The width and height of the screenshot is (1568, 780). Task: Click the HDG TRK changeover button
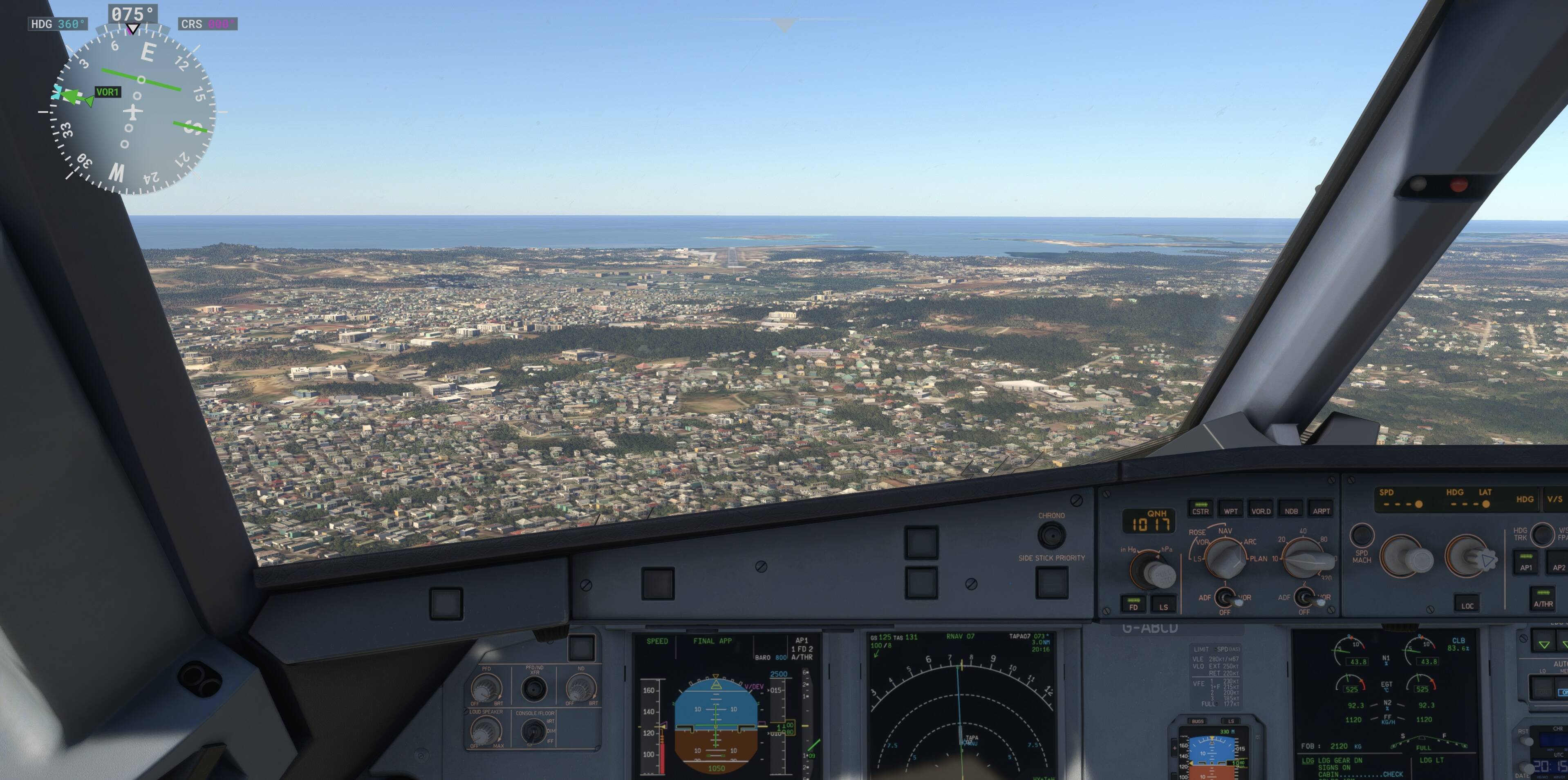[x=1542, y=534]
